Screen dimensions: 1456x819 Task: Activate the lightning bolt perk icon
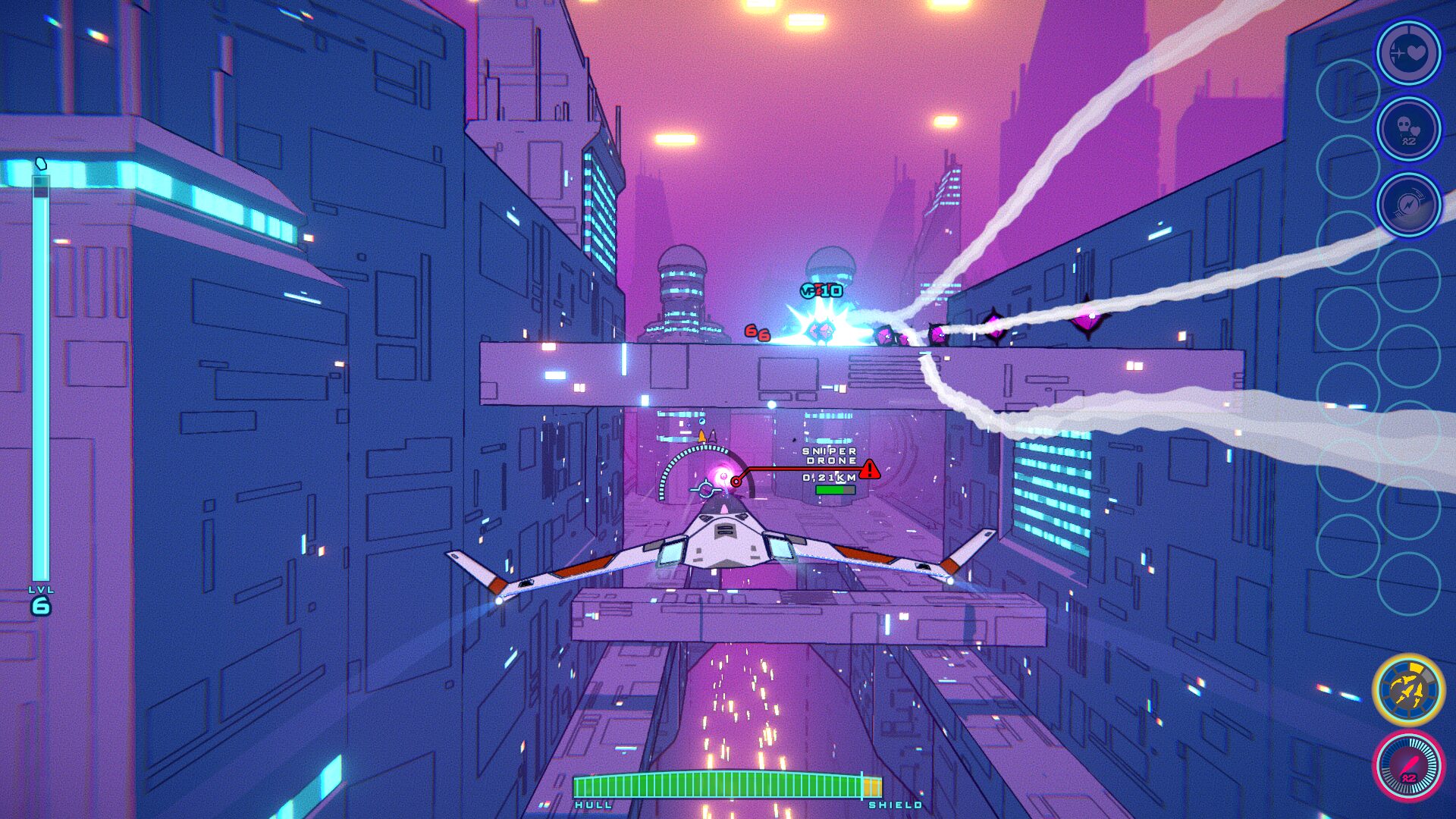point(1408,205)
